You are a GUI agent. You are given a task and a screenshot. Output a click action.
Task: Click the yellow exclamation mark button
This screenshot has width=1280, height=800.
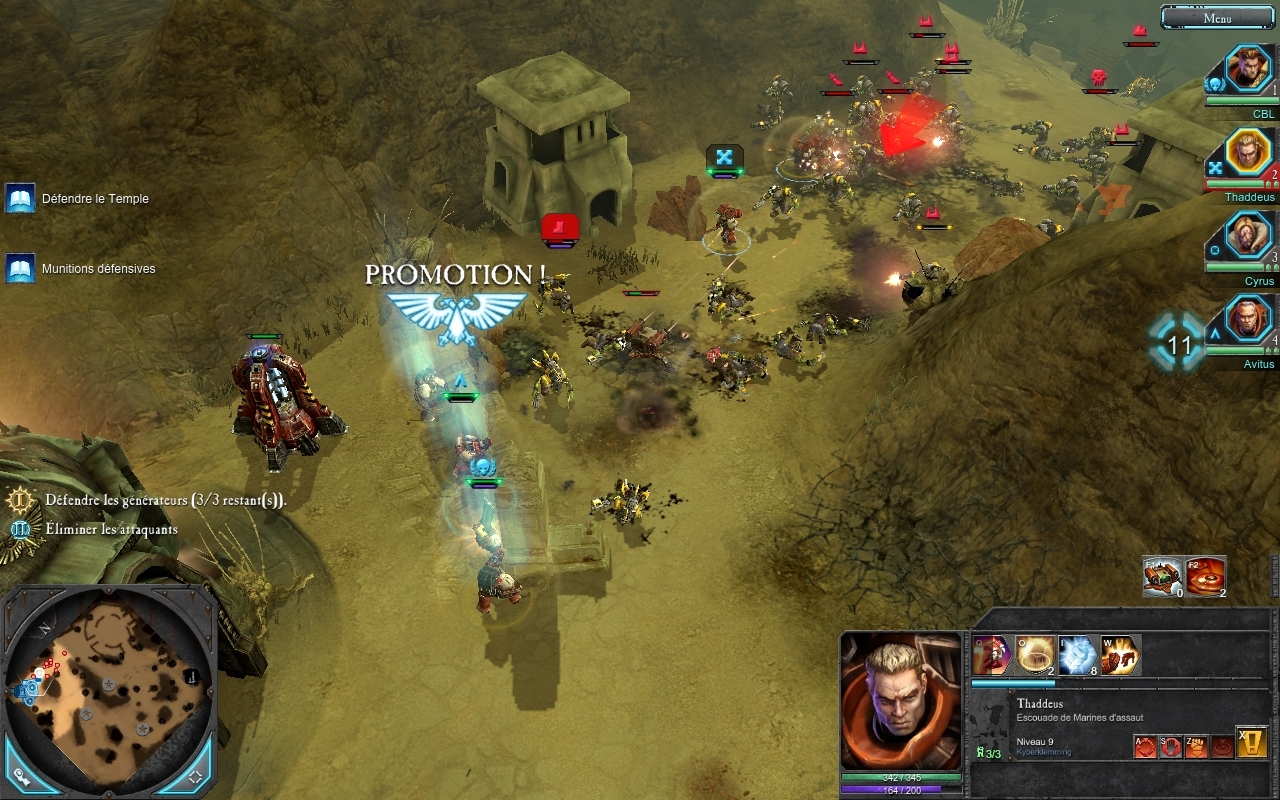[x=1252, y=742]
